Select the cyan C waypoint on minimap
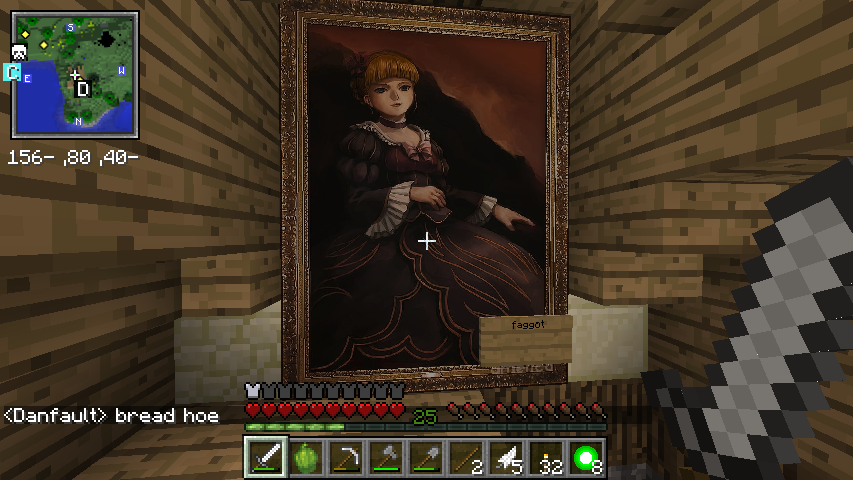Screen dimensions: 853x480 point(12,72)
